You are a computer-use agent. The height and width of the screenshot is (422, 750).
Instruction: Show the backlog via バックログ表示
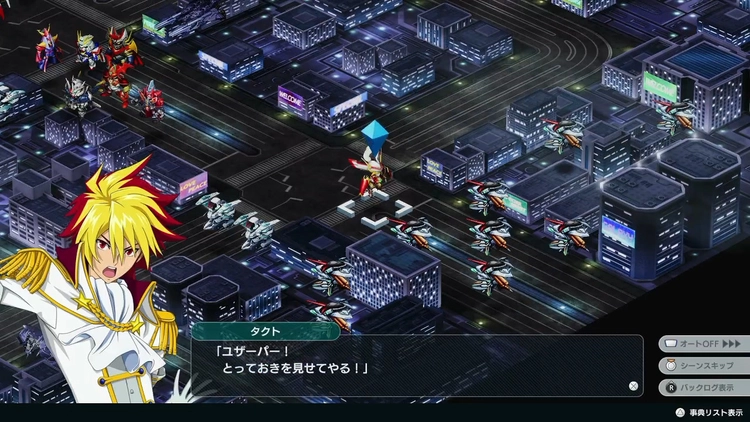point(704,387)
